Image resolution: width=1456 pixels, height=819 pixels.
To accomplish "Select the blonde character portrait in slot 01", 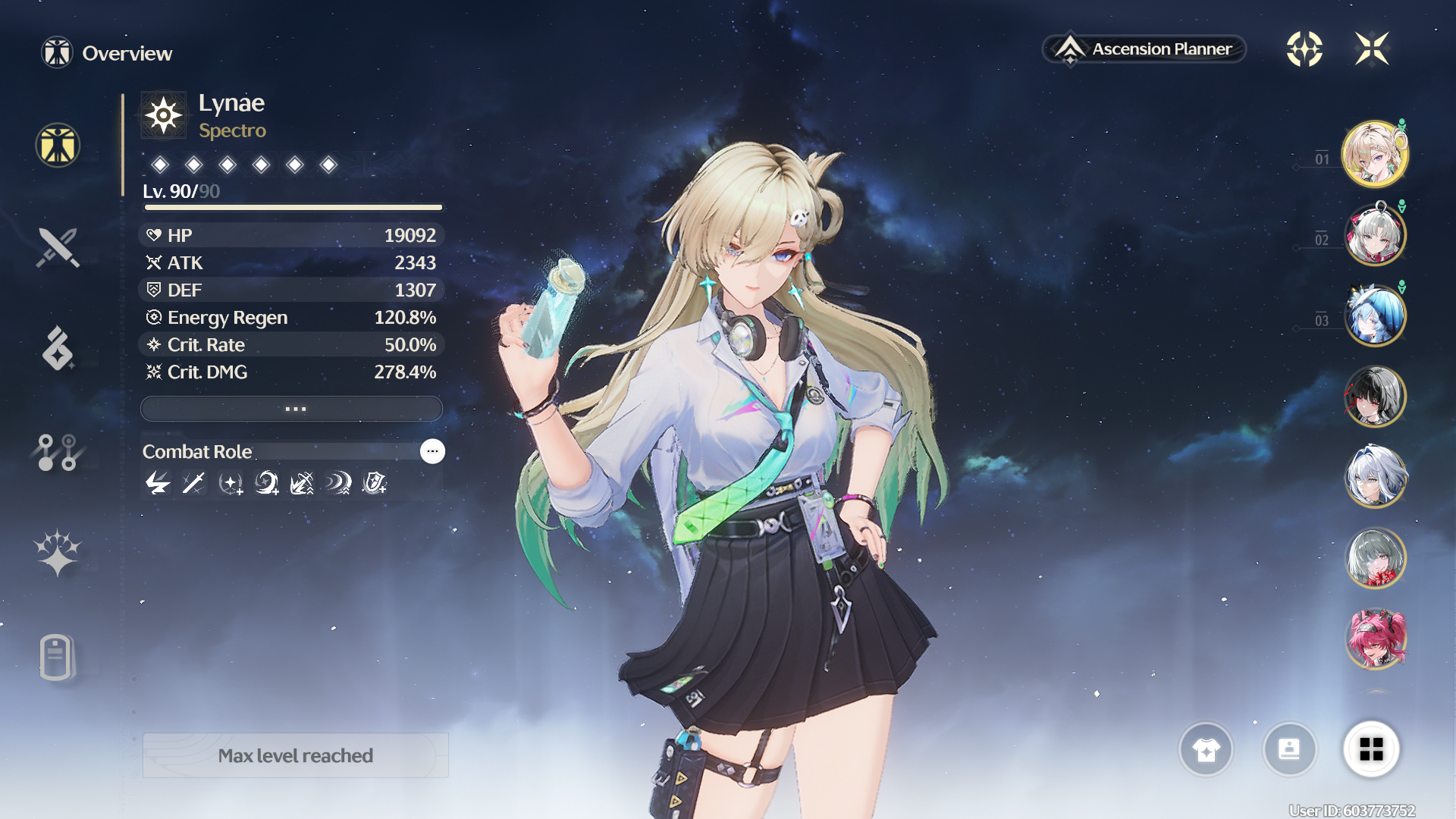I will tap(1375, 154).
